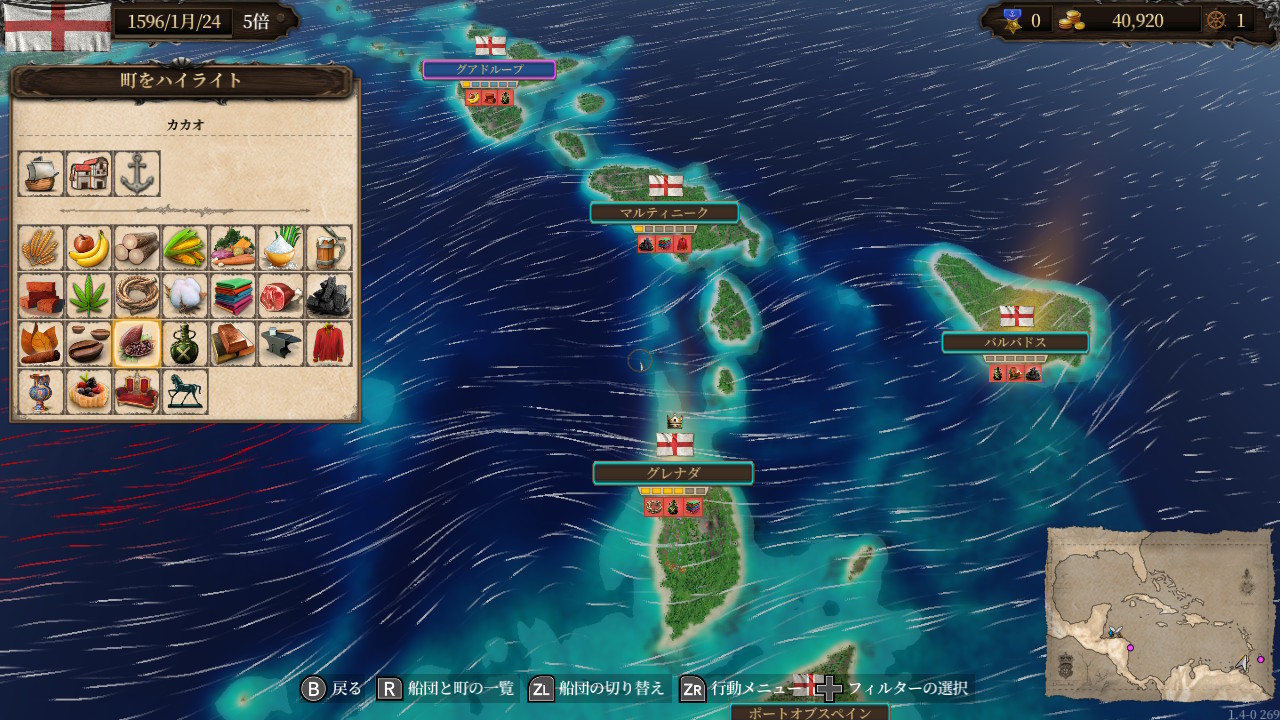
Task: Choose the town building filter icon
Action: (89, 174)
